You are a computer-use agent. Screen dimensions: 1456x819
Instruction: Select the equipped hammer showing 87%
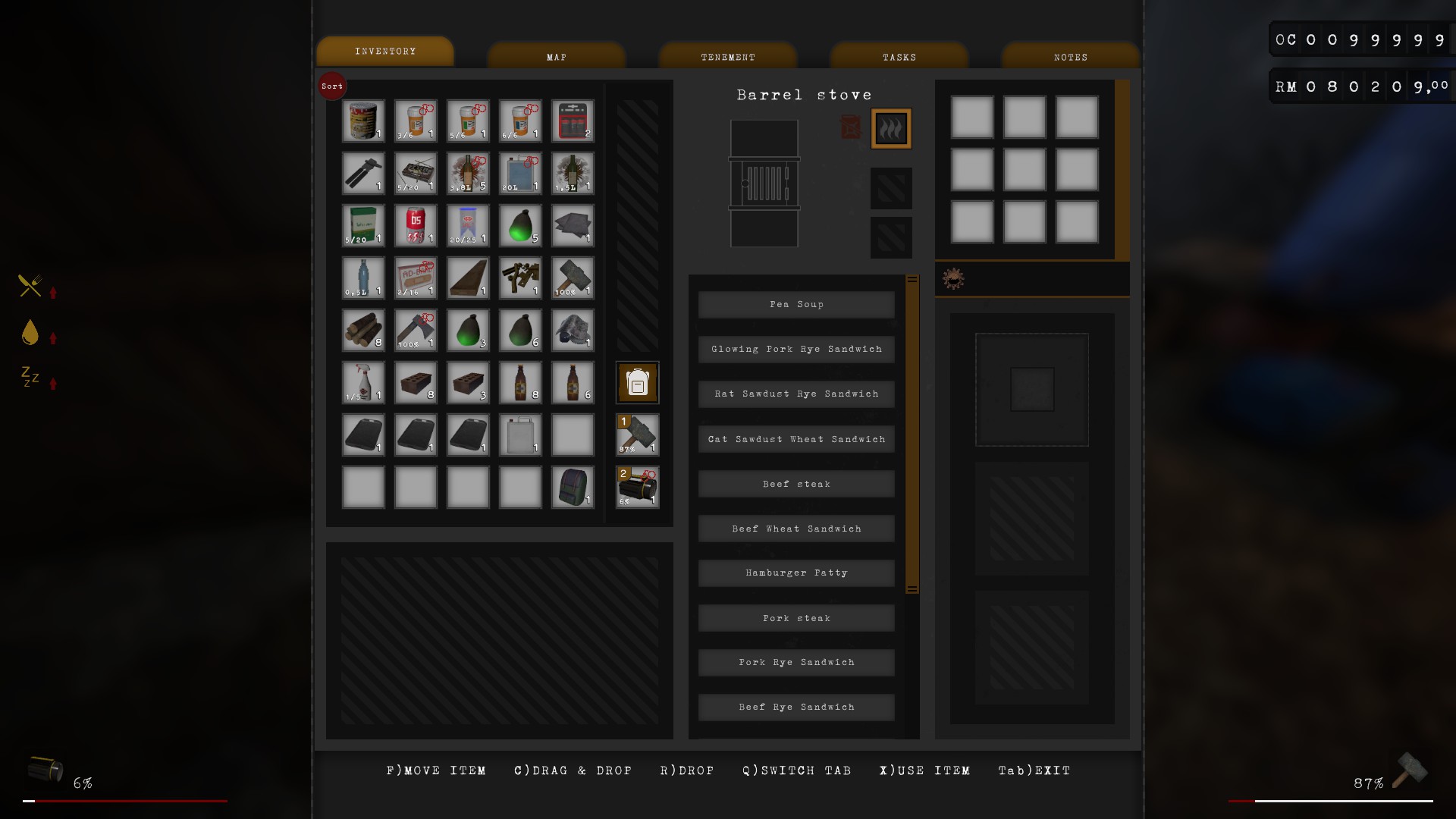coord(637,435)
